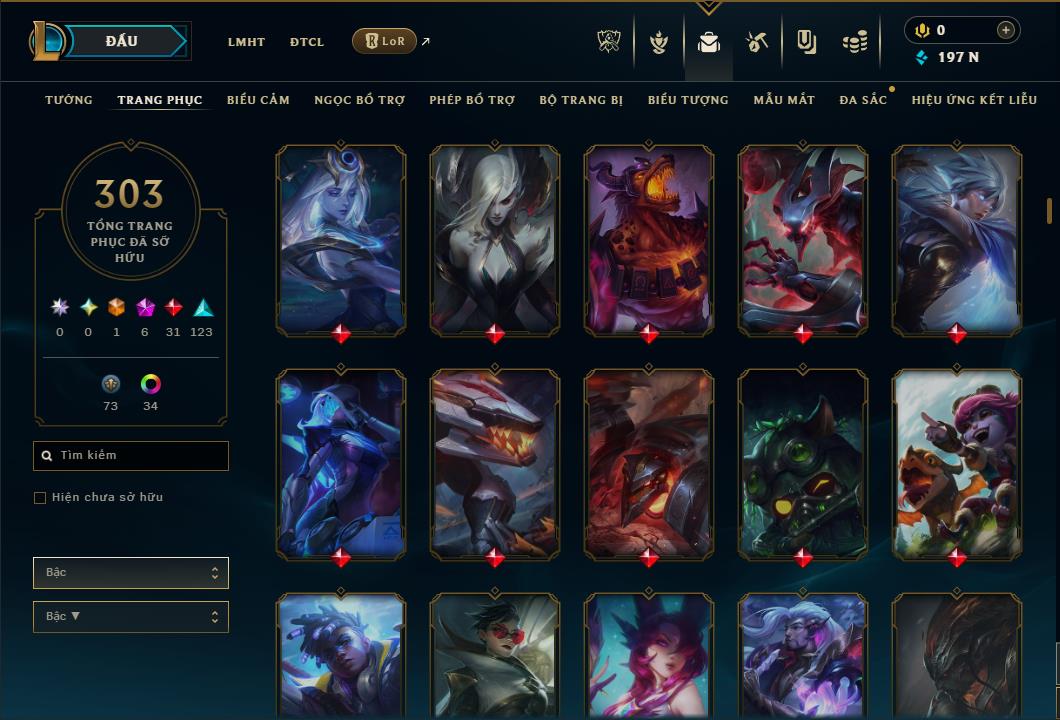This screenshot has height=720, width=1060.
Task: Launch the LoR link button
Action: 385,41
